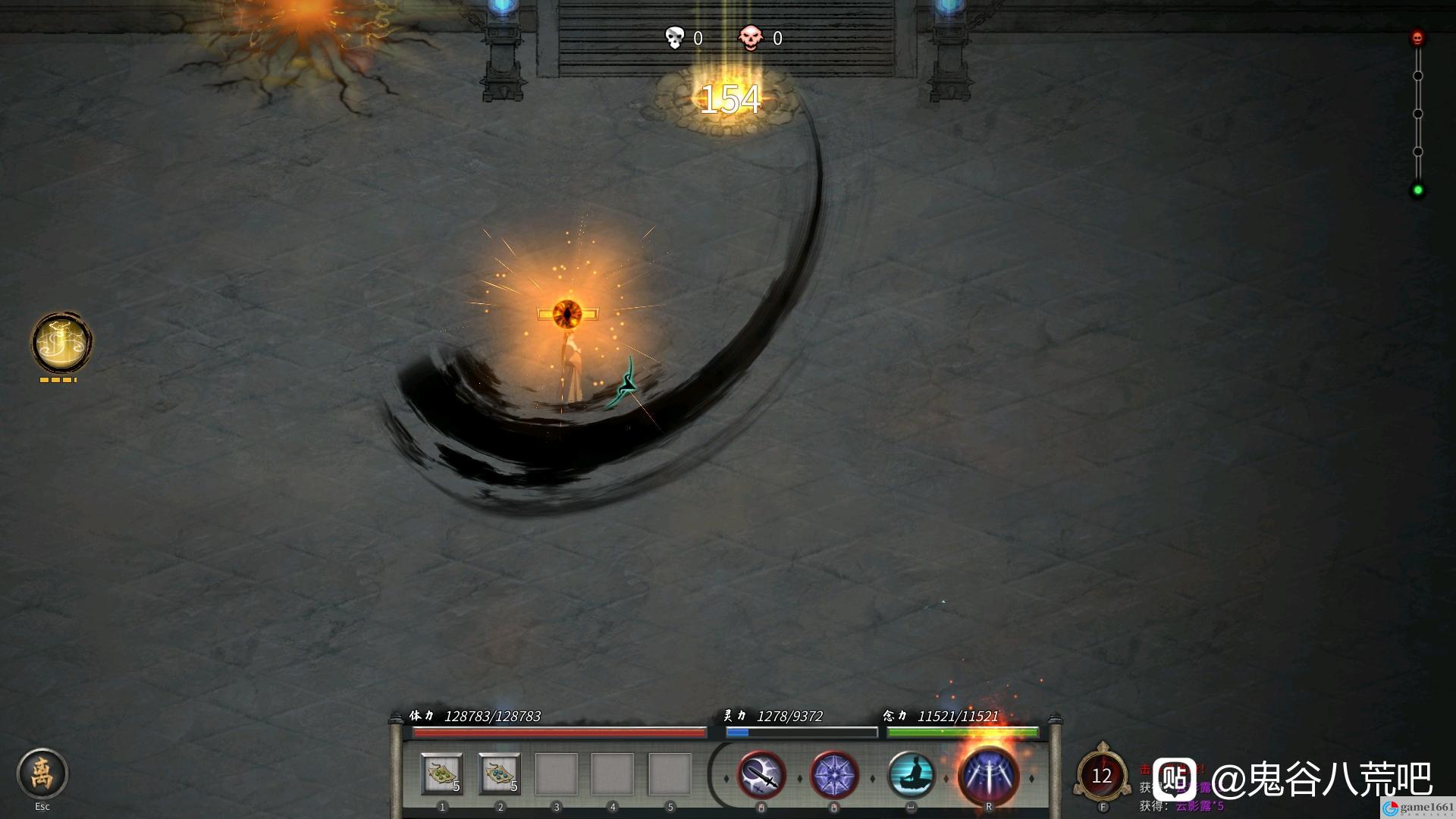Use the blue pills item in slot 2

tap(500, 774)
